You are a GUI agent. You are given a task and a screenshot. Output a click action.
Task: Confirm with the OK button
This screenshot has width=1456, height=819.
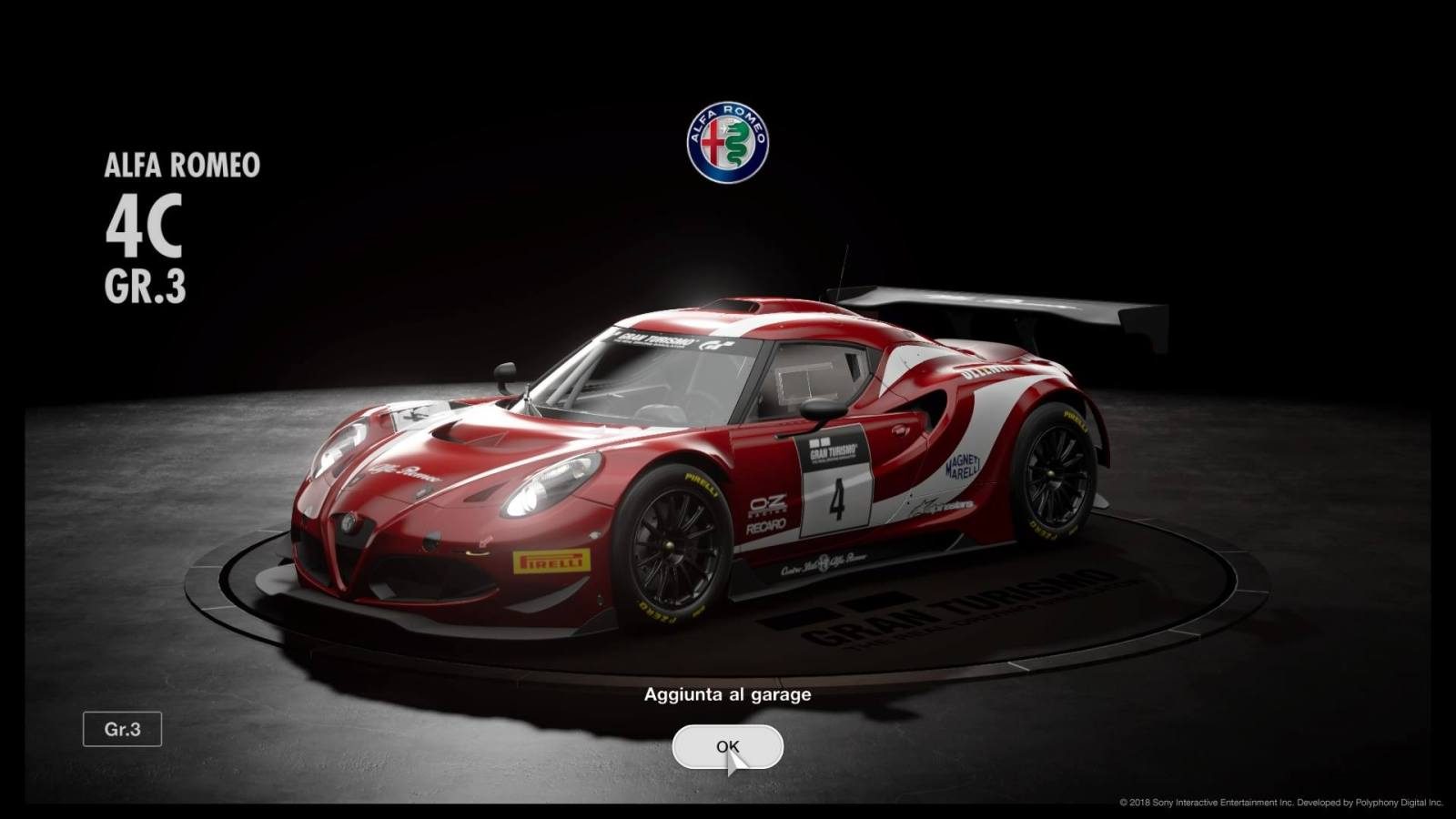coord(727,747)
